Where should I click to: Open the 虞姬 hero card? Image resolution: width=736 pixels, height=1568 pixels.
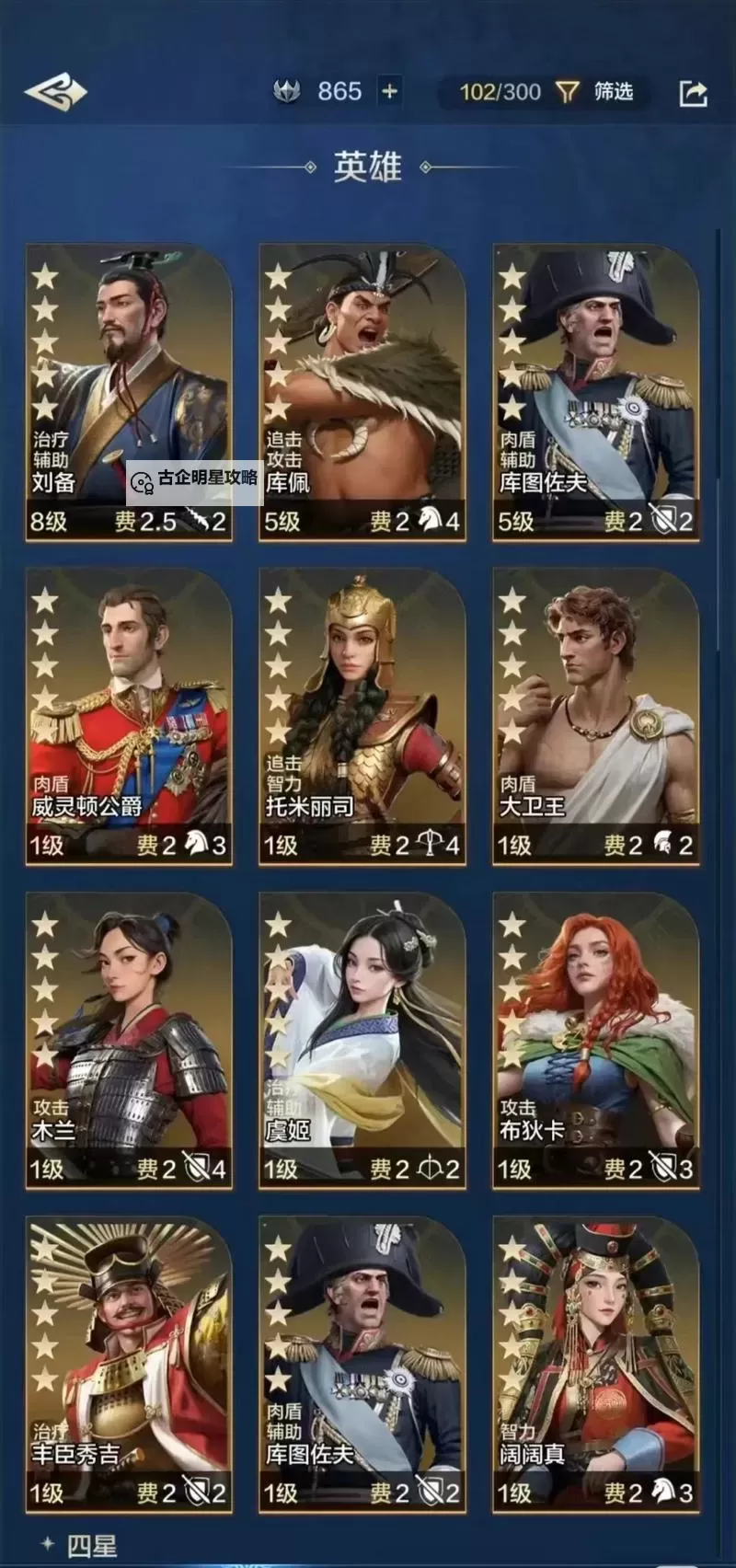(362, 1040)
